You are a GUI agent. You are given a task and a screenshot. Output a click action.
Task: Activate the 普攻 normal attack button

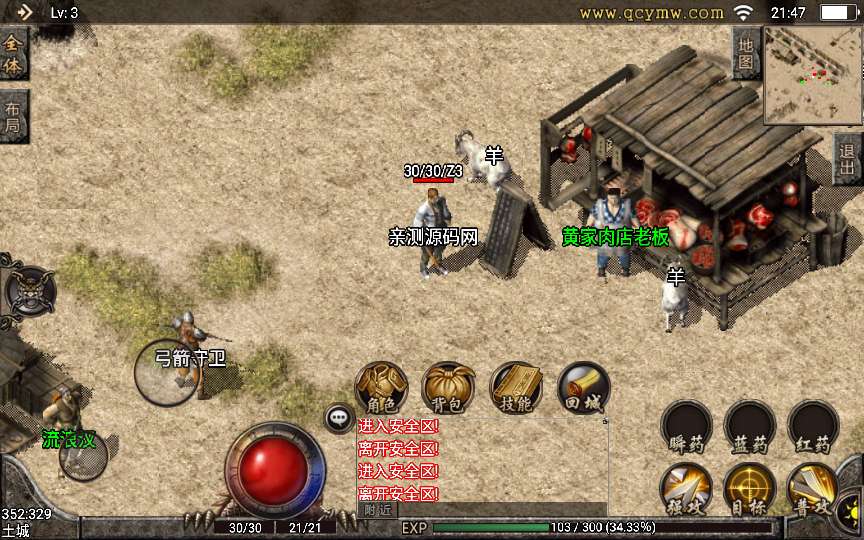[x=813, y=489]
